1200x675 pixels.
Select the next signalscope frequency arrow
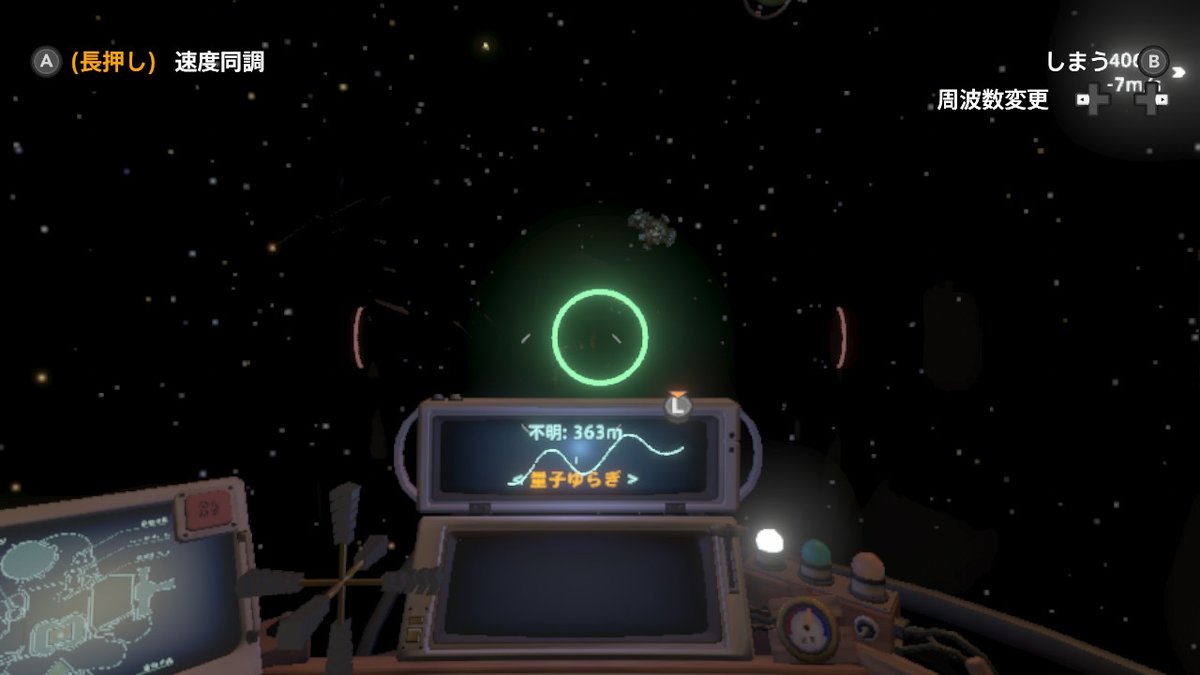(x=631, y=479)
